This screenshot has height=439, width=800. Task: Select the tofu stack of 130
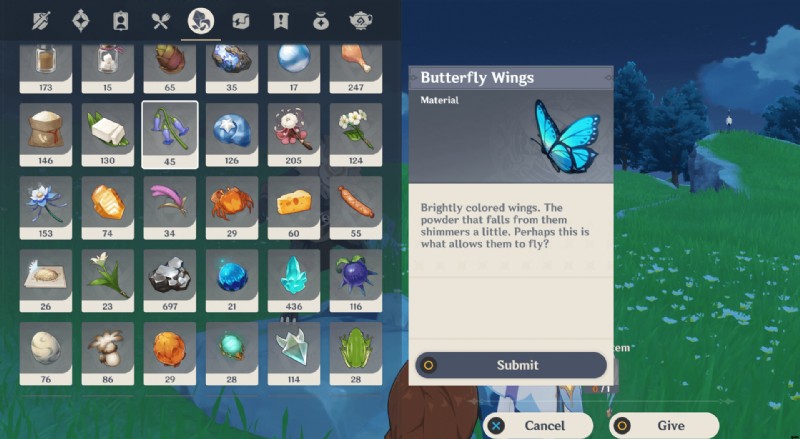[108, 129]
